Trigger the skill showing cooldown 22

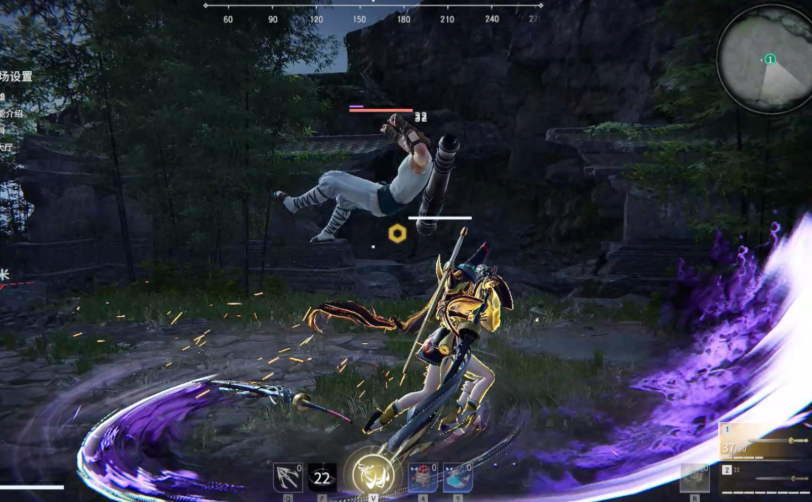pos(321,477)
